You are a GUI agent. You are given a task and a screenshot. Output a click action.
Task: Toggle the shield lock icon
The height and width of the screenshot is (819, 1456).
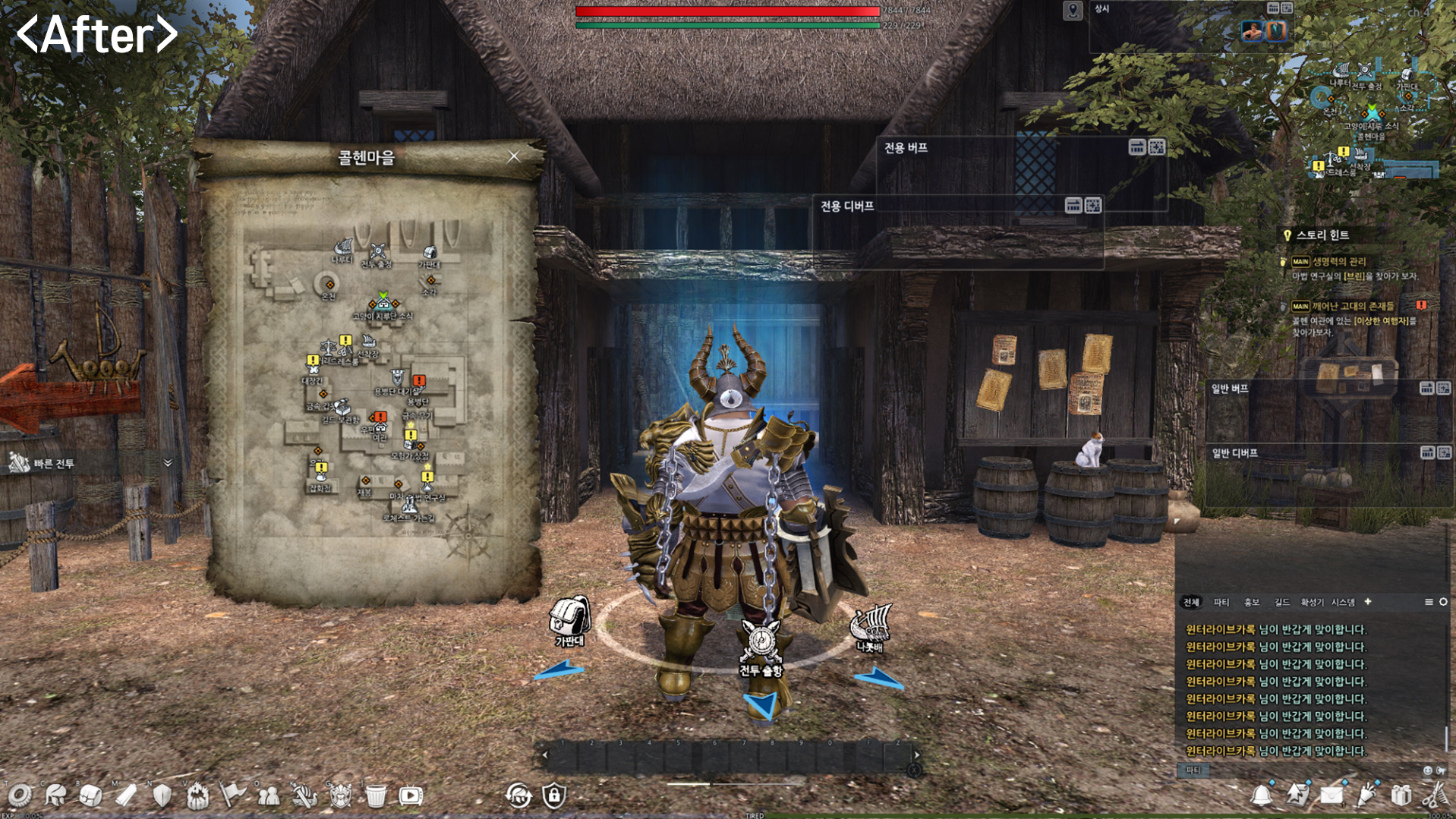click(x=554, y=795)
